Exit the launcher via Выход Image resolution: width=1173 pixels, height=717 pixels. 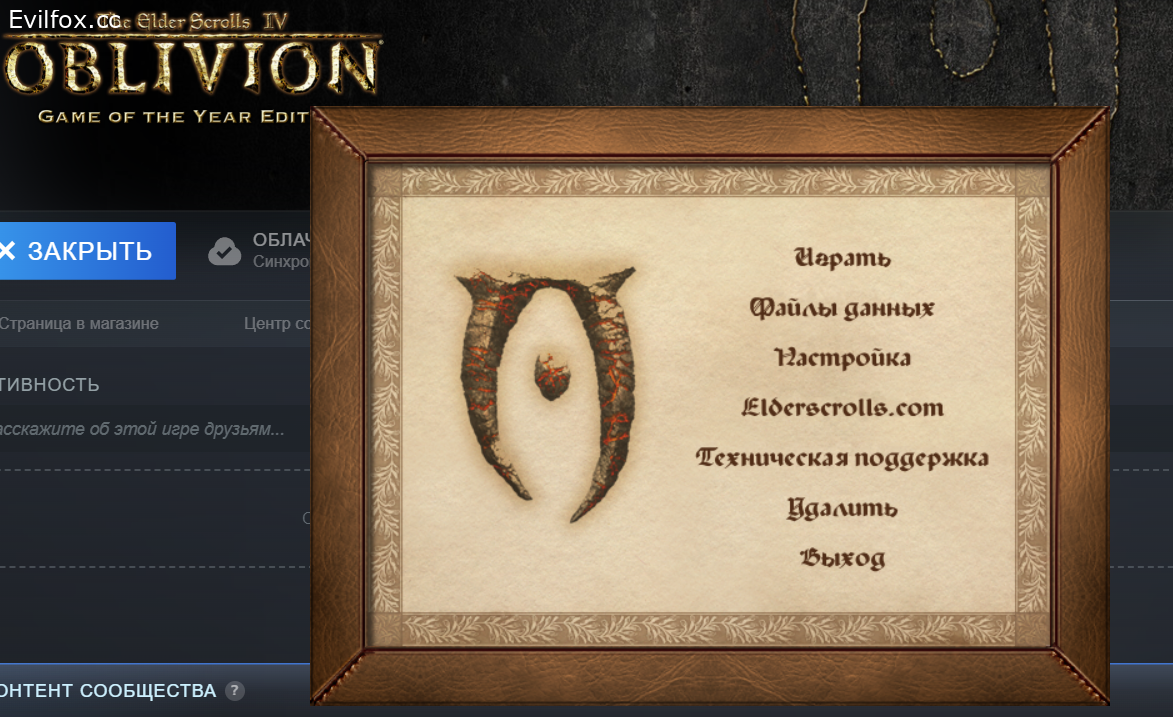842,558
